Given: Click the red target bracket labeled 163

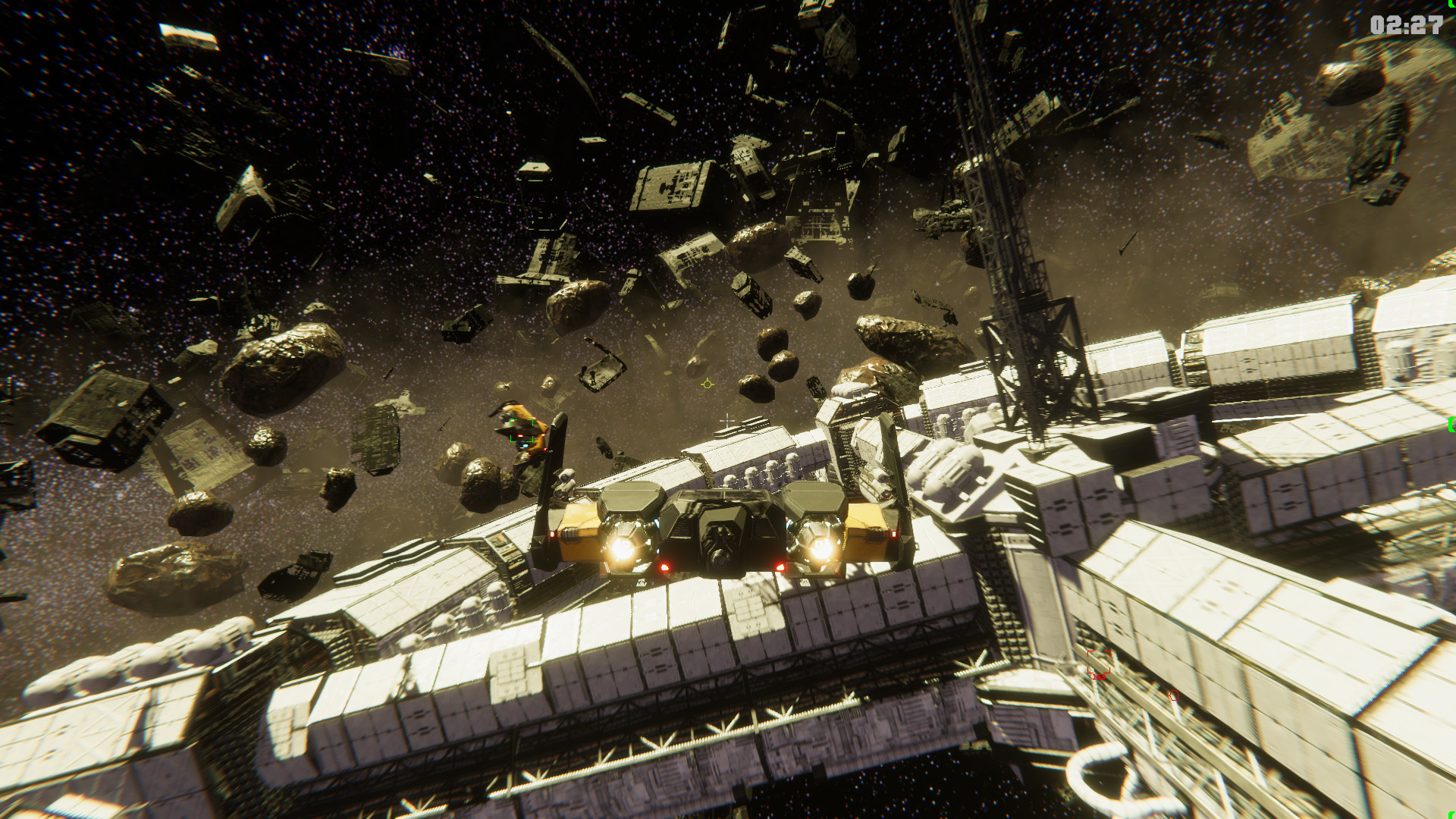Looking at the screenshot, I should click(x=1098, y=661).
